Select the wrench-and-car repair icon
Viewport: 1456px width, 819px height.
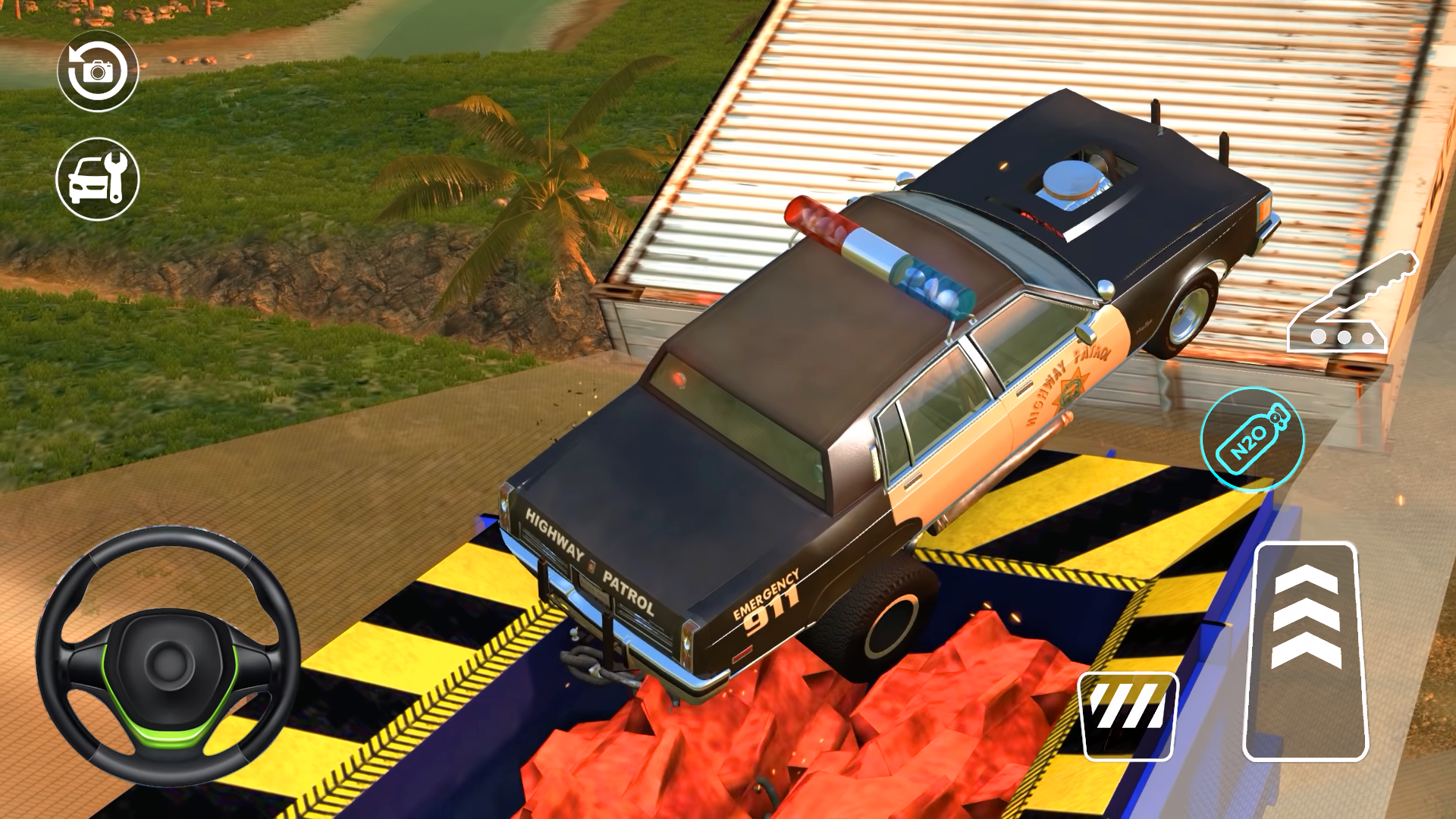tap(99, 178)
